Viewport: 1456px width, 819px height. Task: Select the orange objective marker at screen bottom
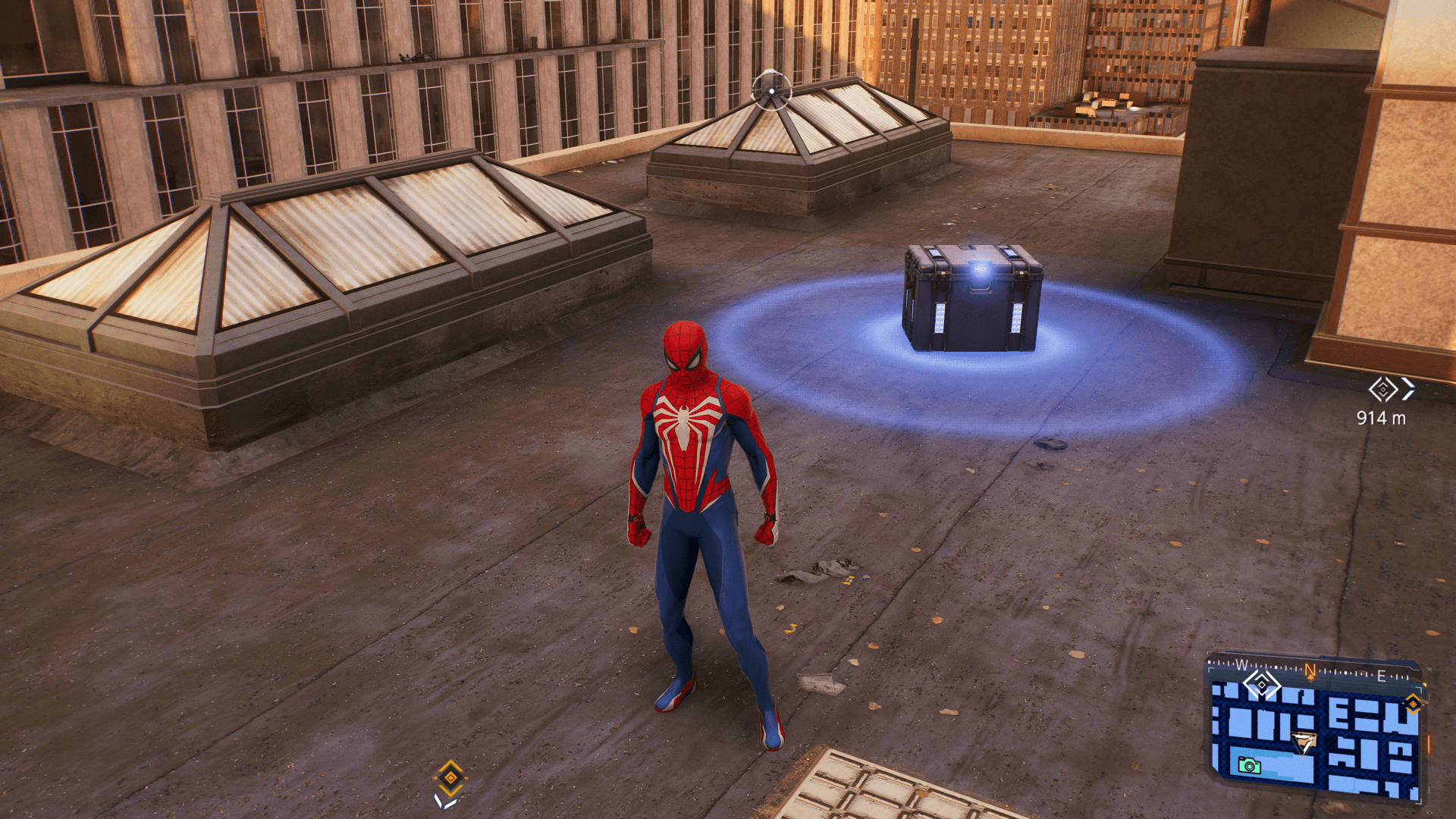450,777
